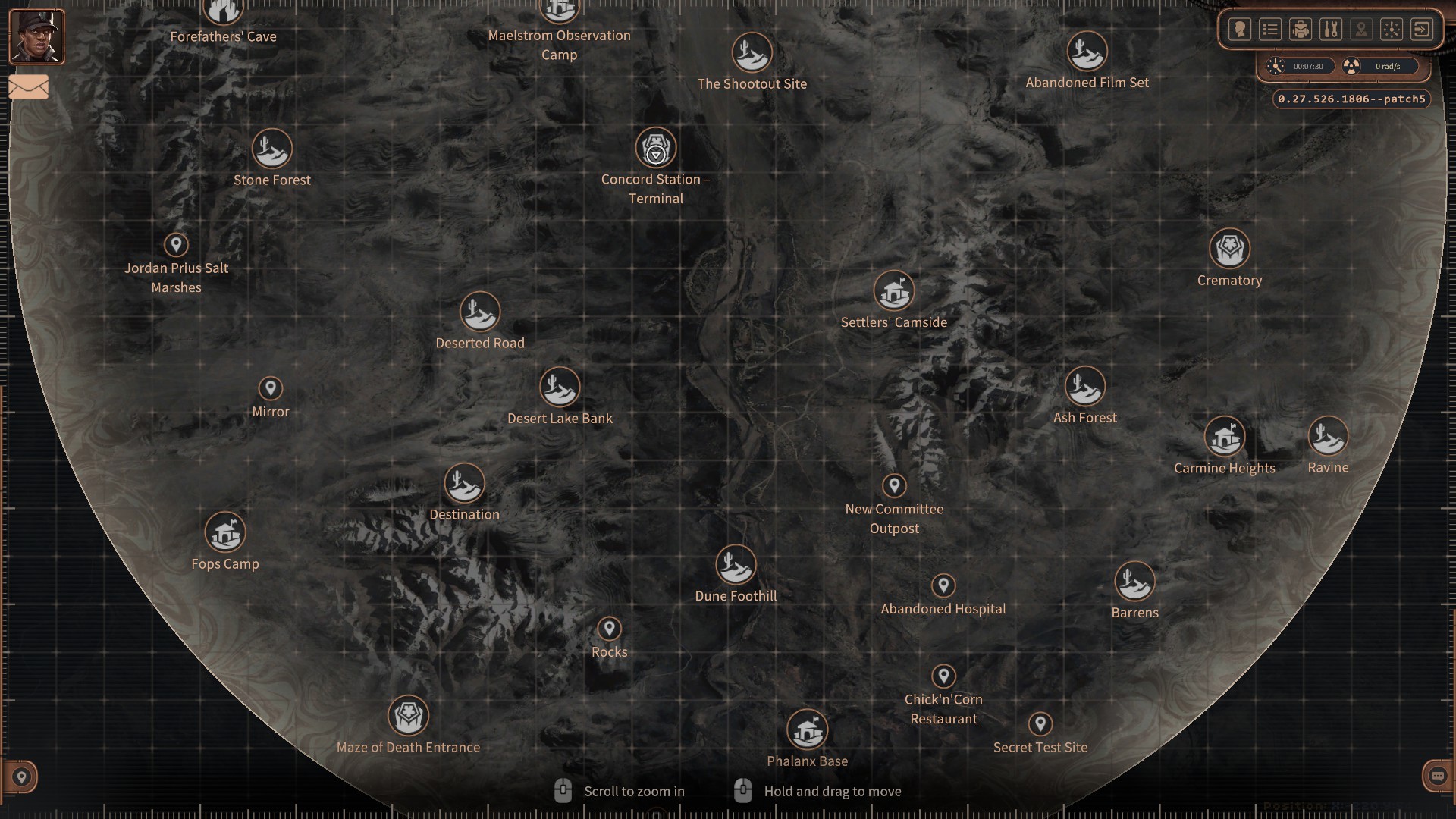The height and width of the screenshot is (819, 1456).
Task: View the character portrait in the top-left
Action: (x=36, y=36)
